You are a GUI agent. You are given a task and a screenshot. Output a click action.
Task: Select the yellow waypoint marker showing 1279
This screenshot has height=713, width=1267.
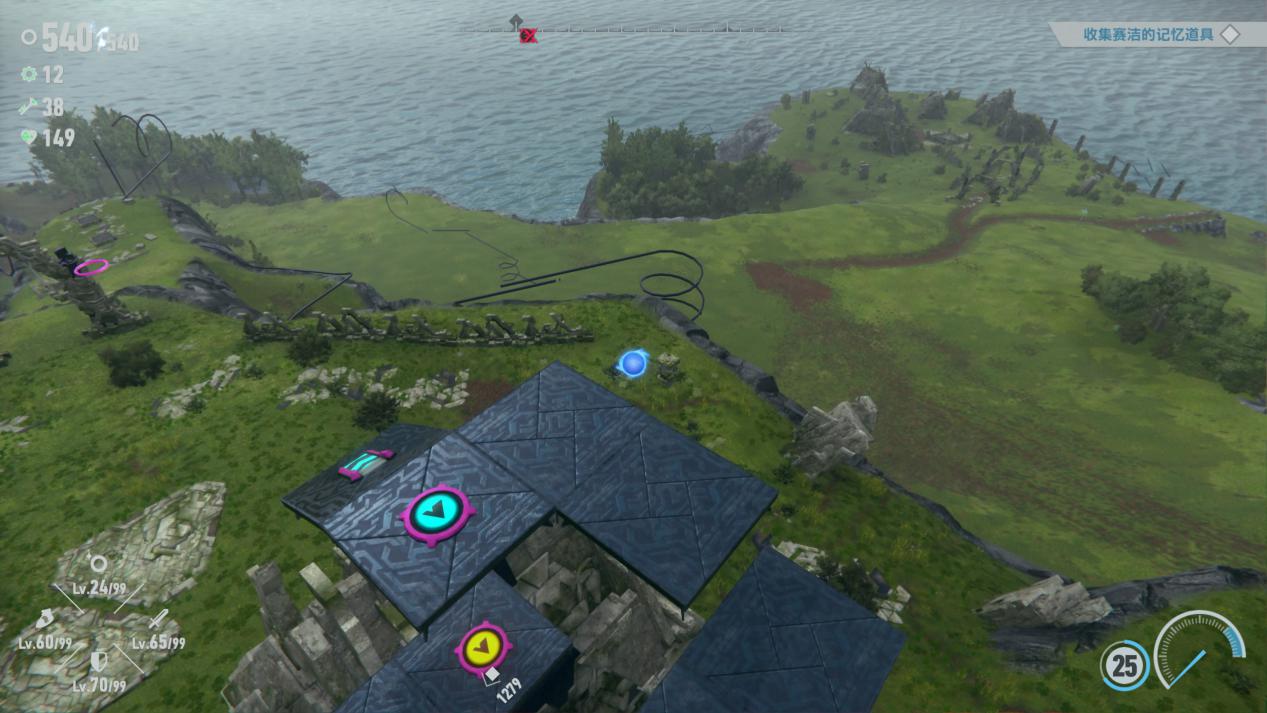coord(483,647)
